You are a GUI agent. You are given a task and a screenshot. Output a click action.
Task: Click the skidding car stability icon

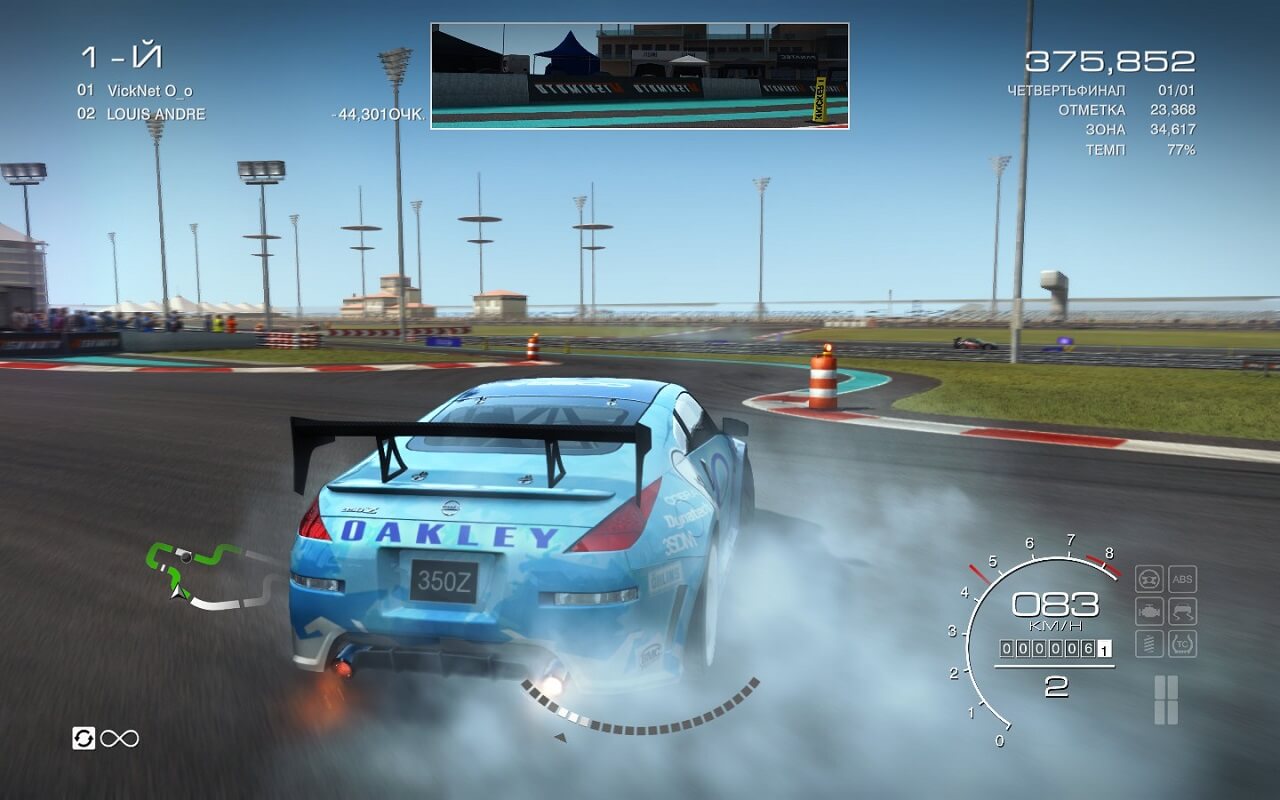click(x=1182, y=611)
